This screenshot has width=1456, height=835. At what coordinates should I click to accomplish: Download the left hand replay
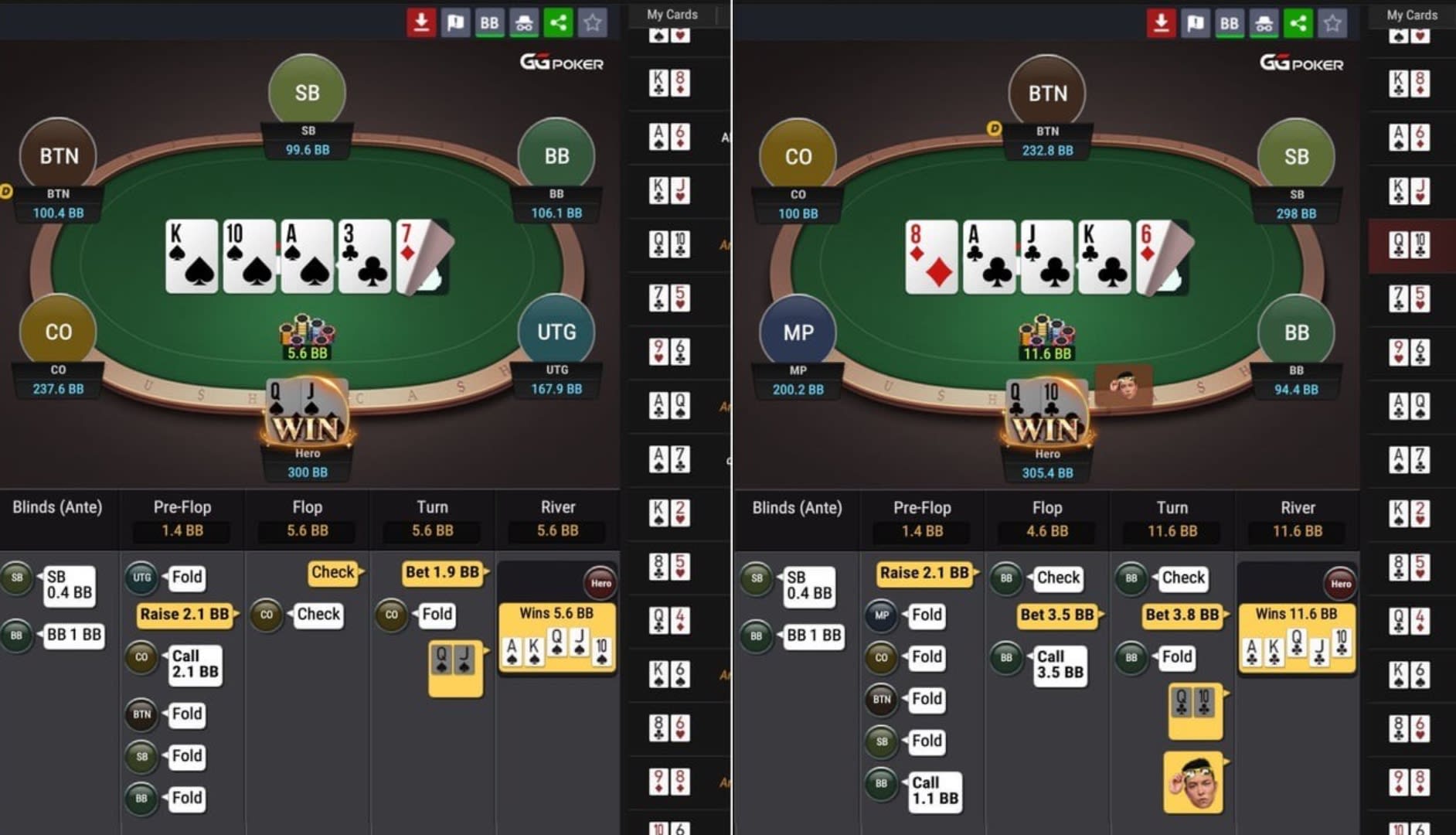coord(421,22)
